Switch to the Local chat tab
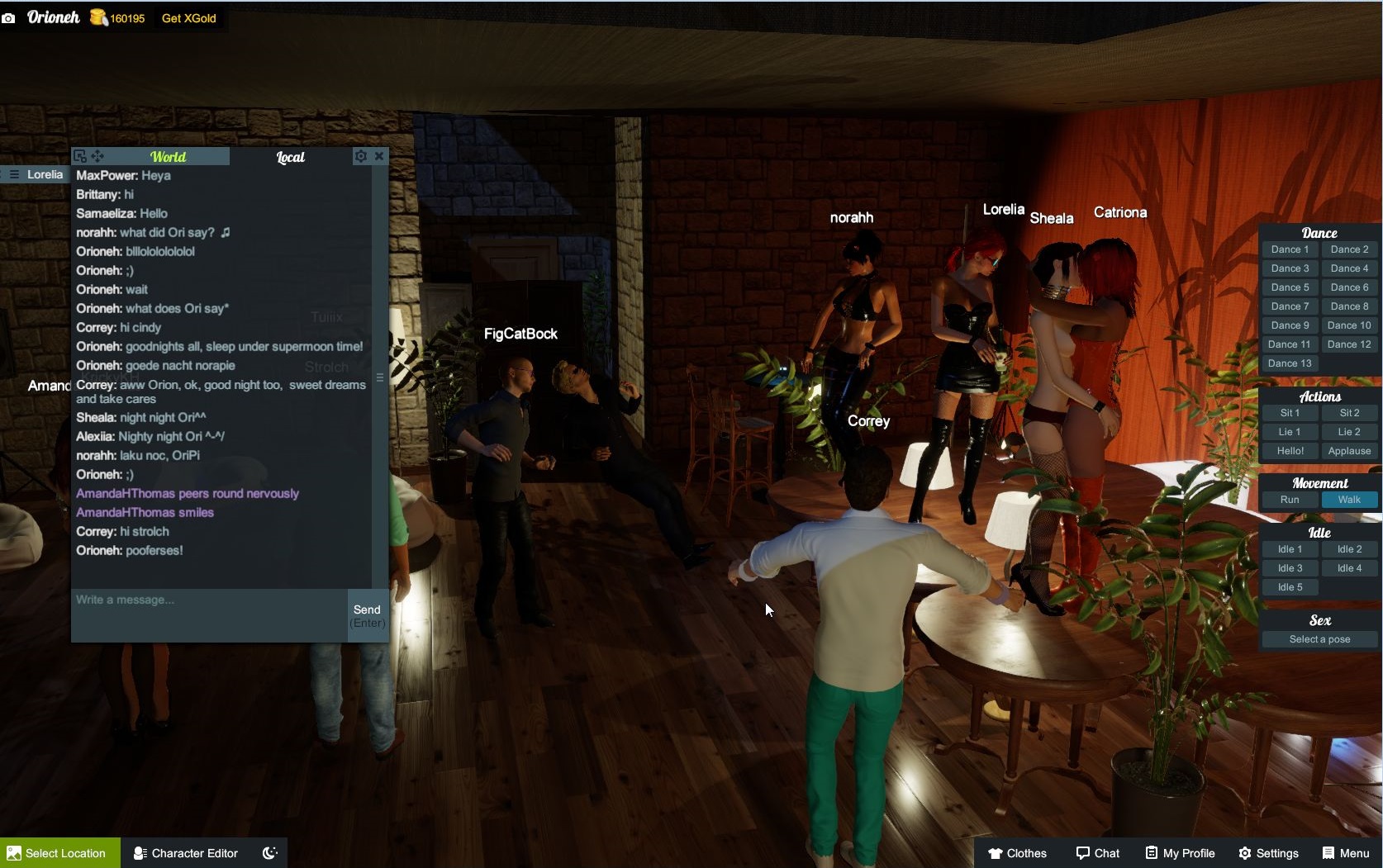The height and width of the screenshot is (868, 1383). tap(290, 157)
